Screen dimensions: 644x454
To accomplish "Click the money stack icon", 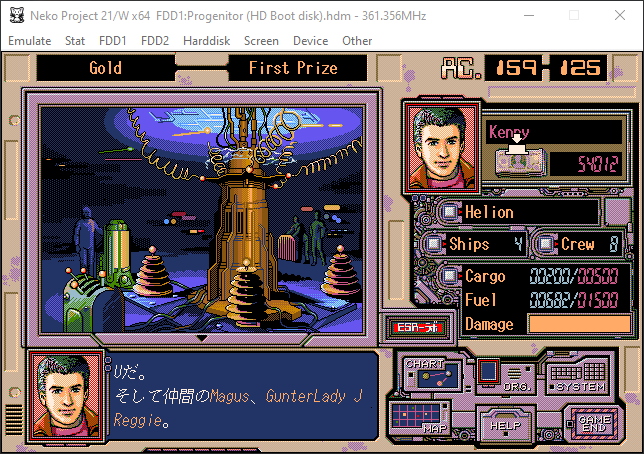I will tap(517, 161).
